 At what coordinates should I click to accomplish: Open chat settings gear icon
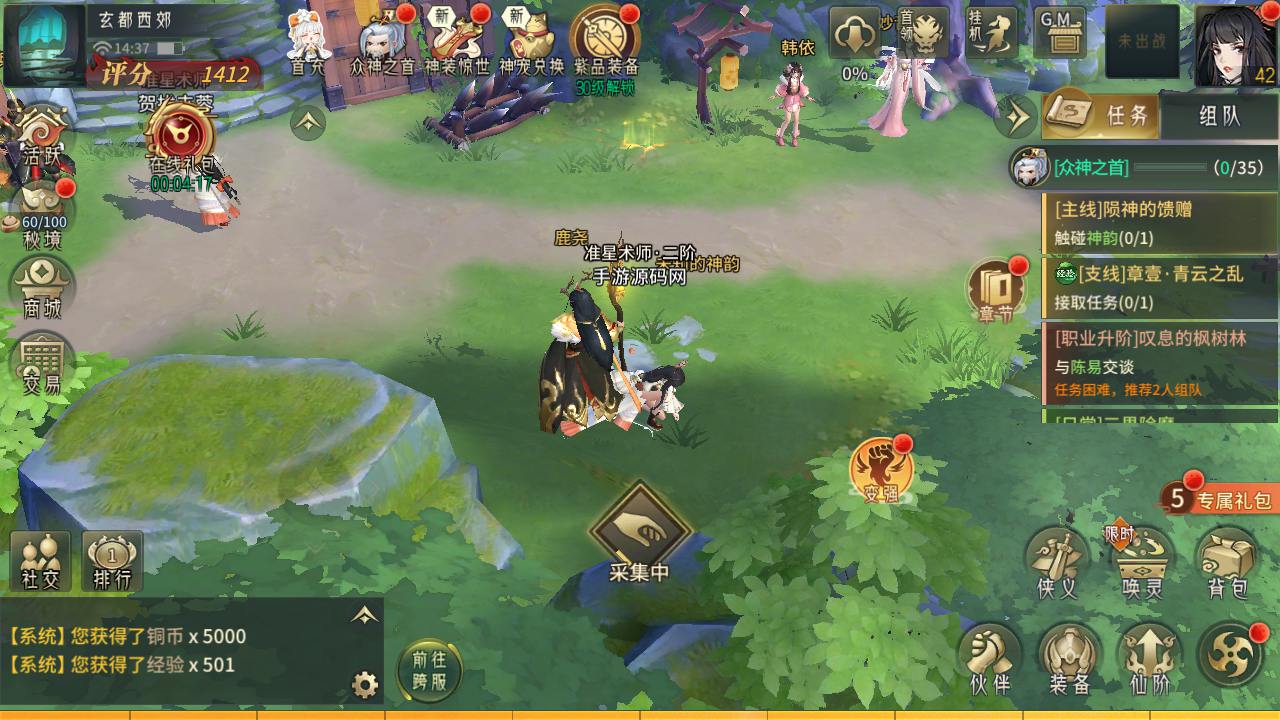pyautogui.click(x=365, y=685)
